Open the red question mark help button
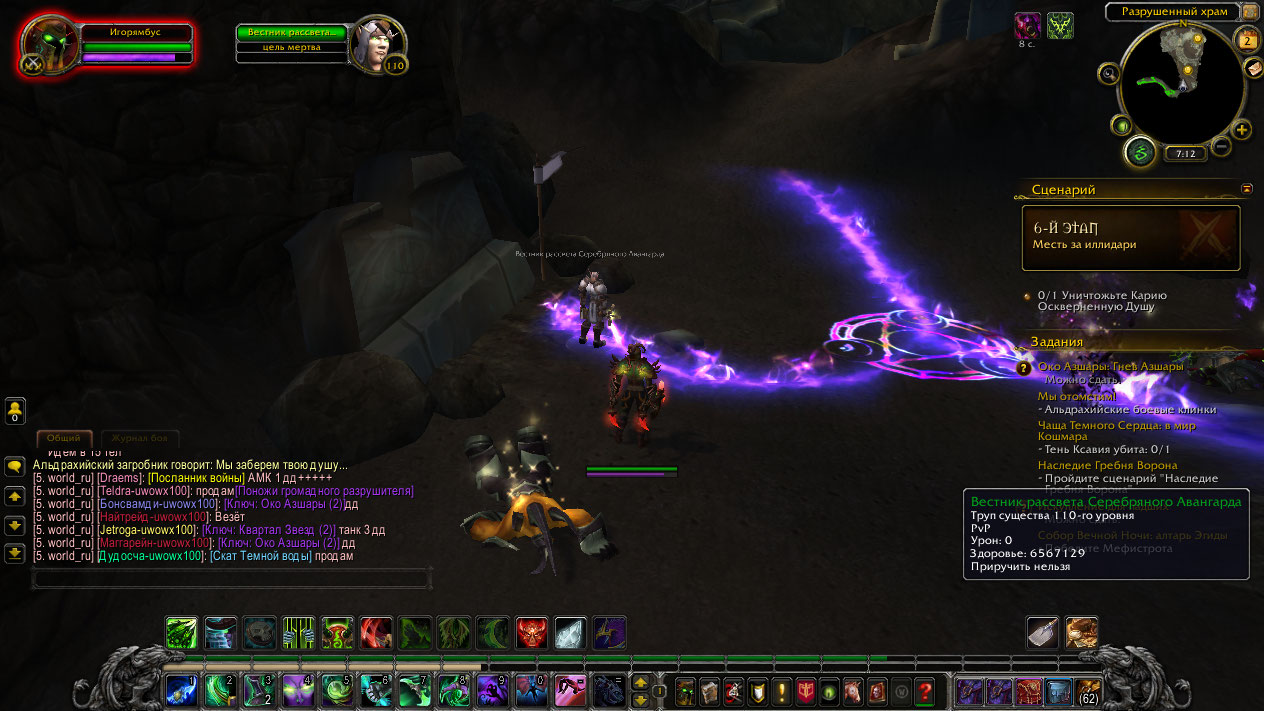 pos(925,691)
